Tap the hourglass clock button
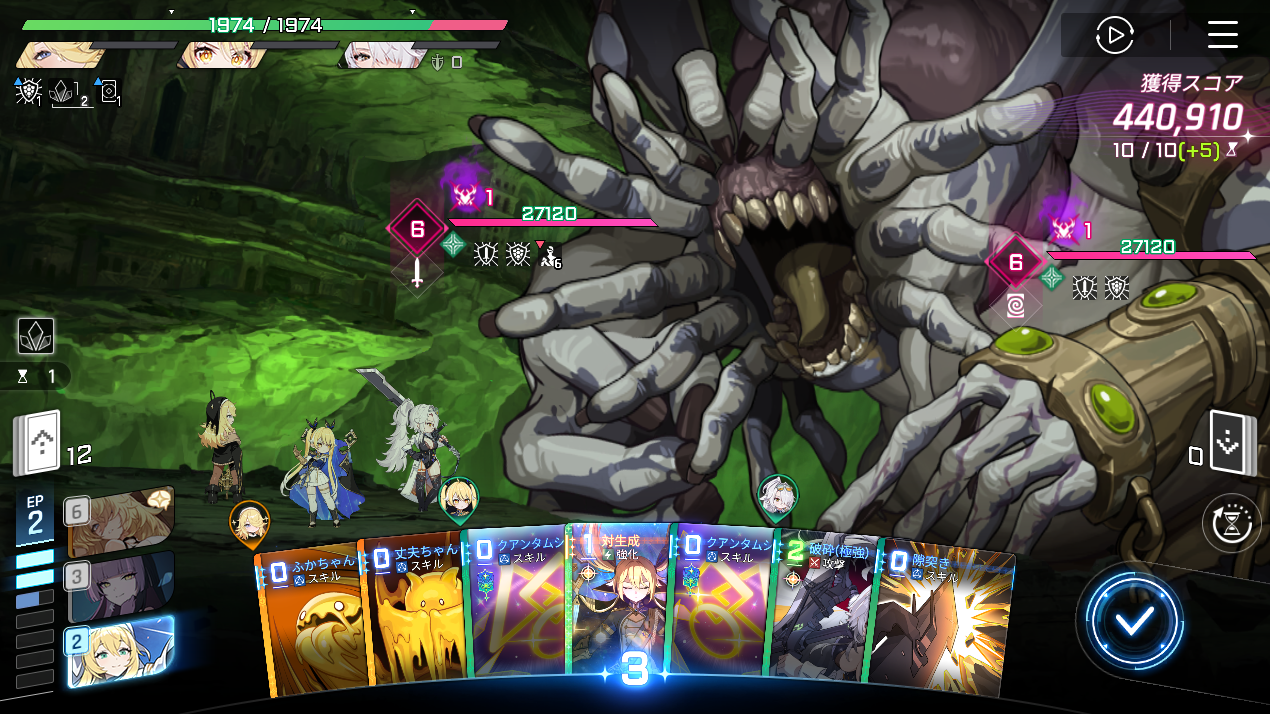 pyautogui.click(x=1231, y=523)
